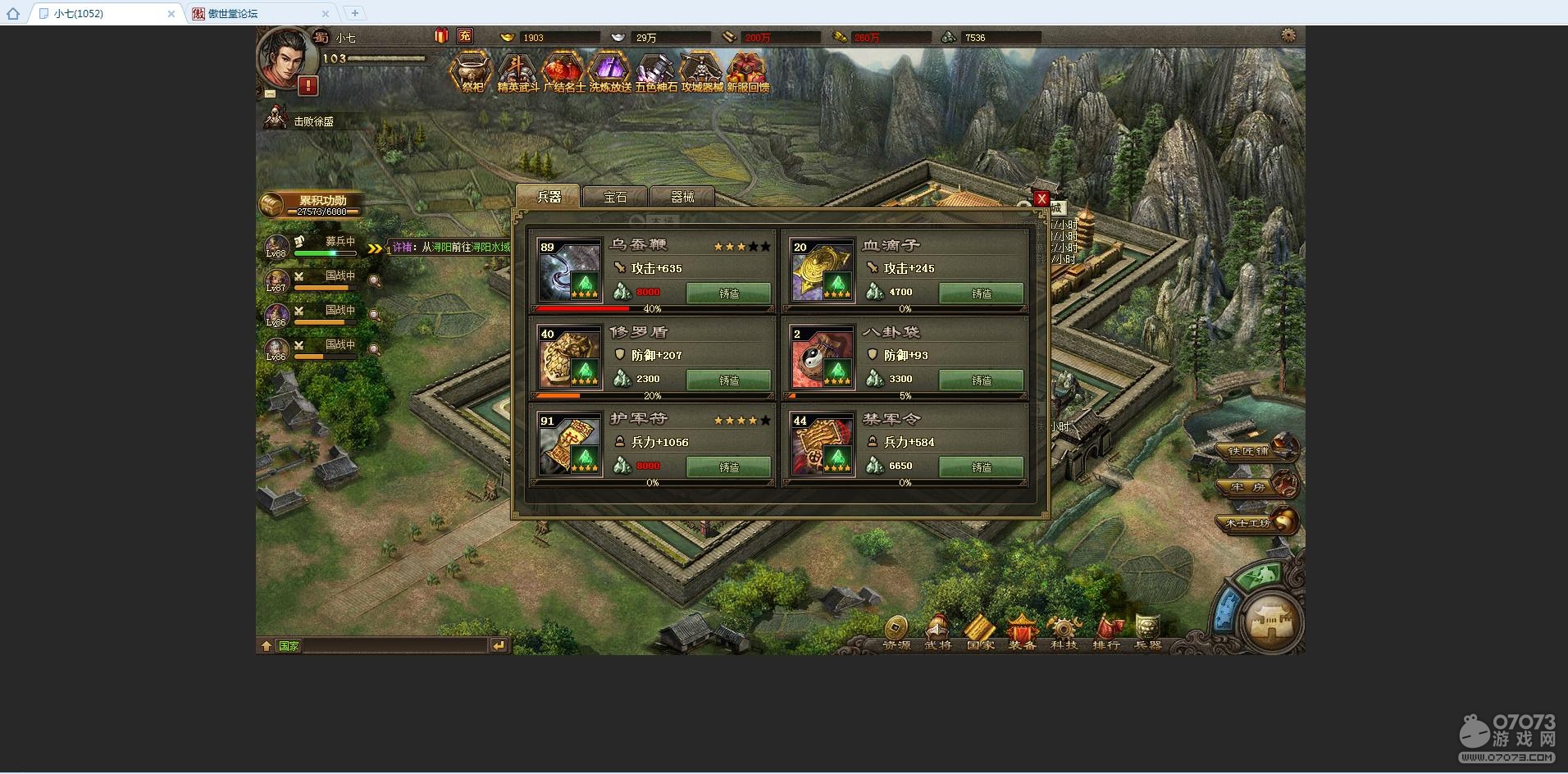
Task: Forge the 护军符 item
Action: (728, 467)
